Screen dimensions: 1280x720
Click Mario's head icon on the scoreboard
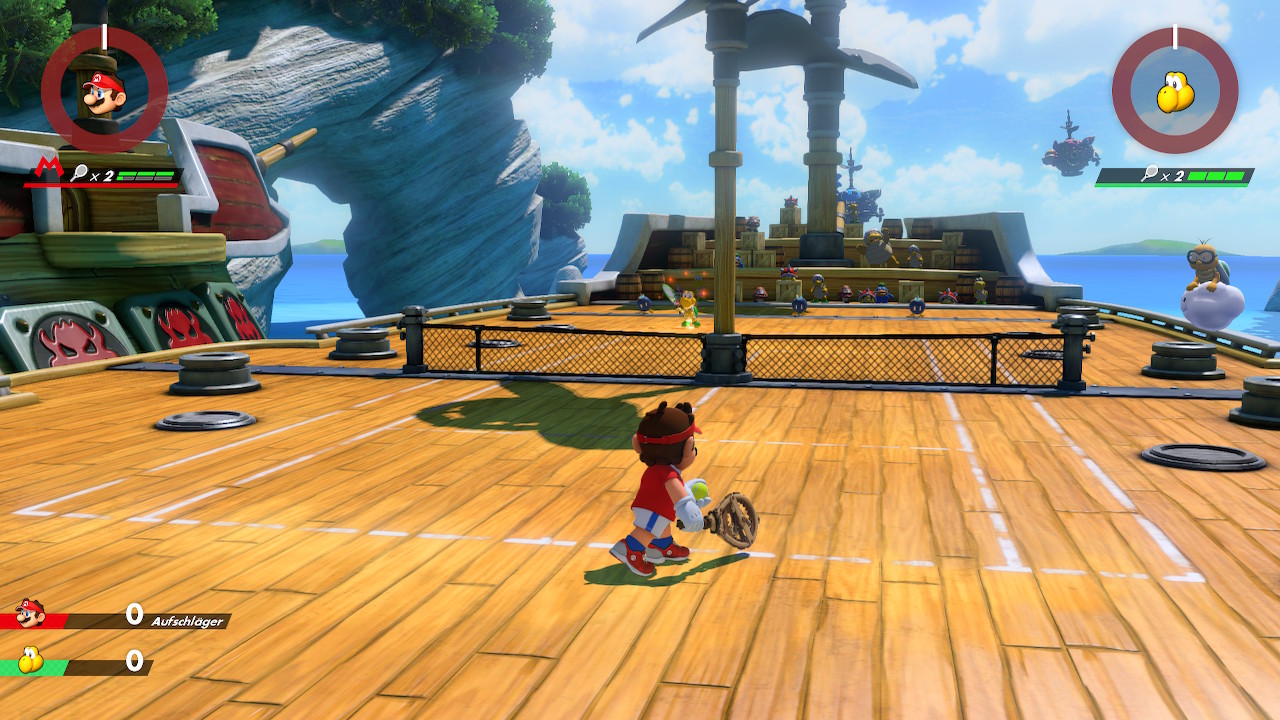click(30, 613)
